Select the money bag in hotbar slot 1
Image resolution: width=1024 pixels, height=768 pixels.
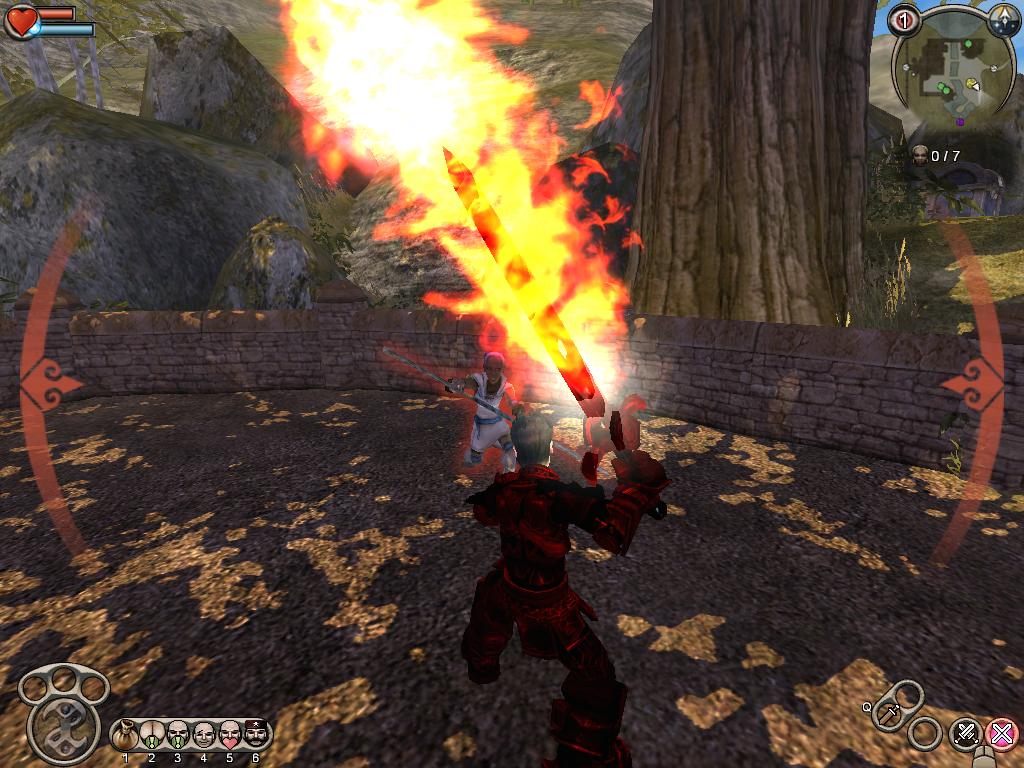click(x=126, y=735)
